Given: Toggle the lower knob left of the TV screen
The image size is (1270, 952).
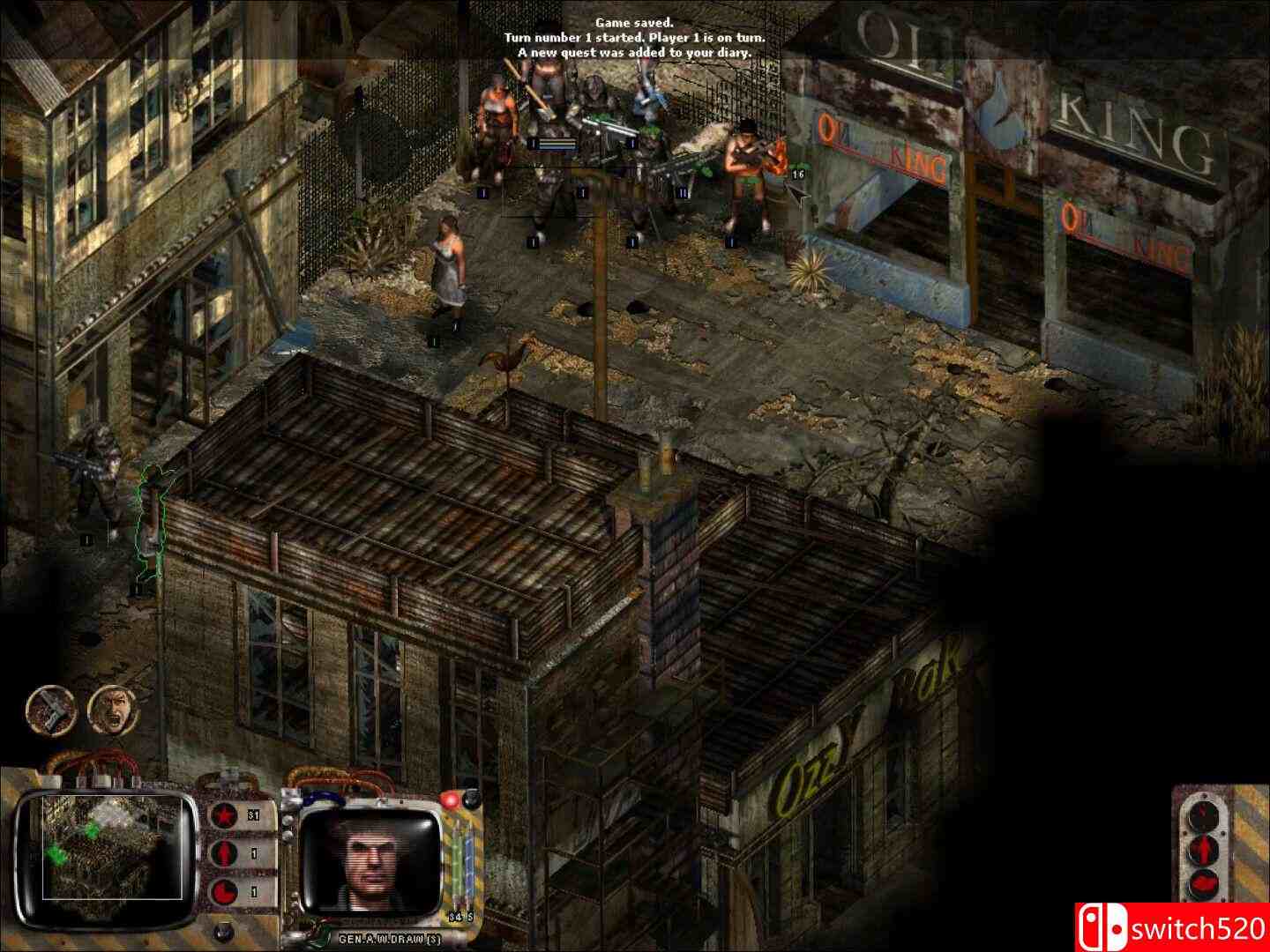Looking at the screenshot, I should [288, 836].
